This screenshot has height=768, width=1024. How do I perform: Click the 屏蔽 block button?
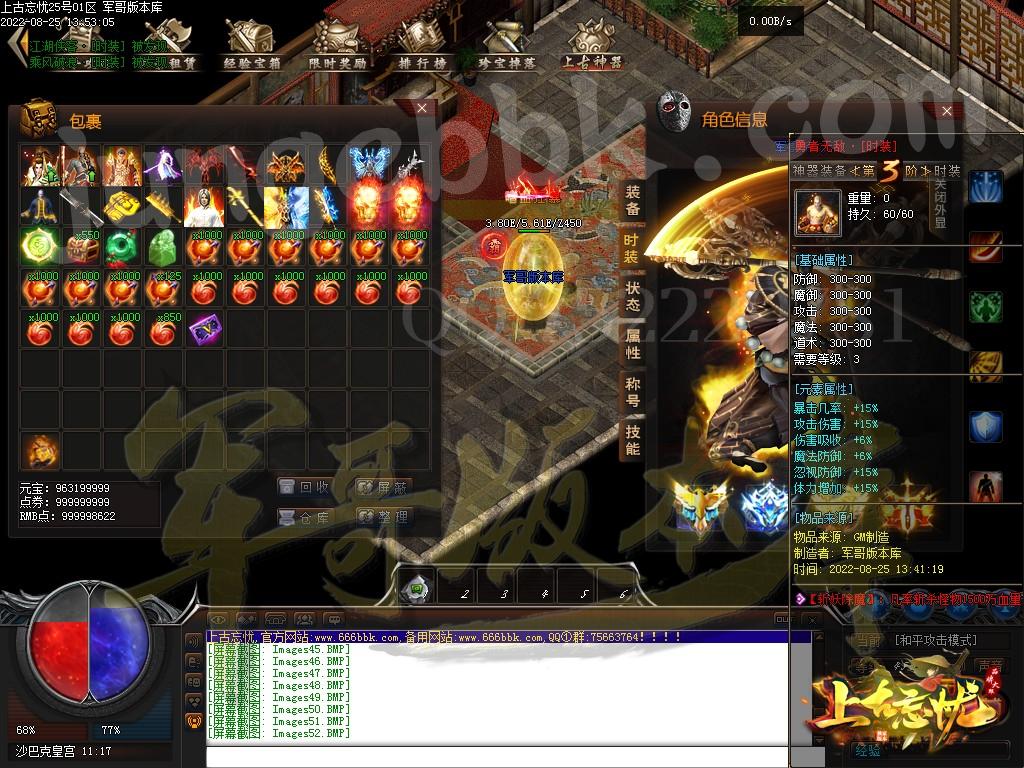click(384, 487)
